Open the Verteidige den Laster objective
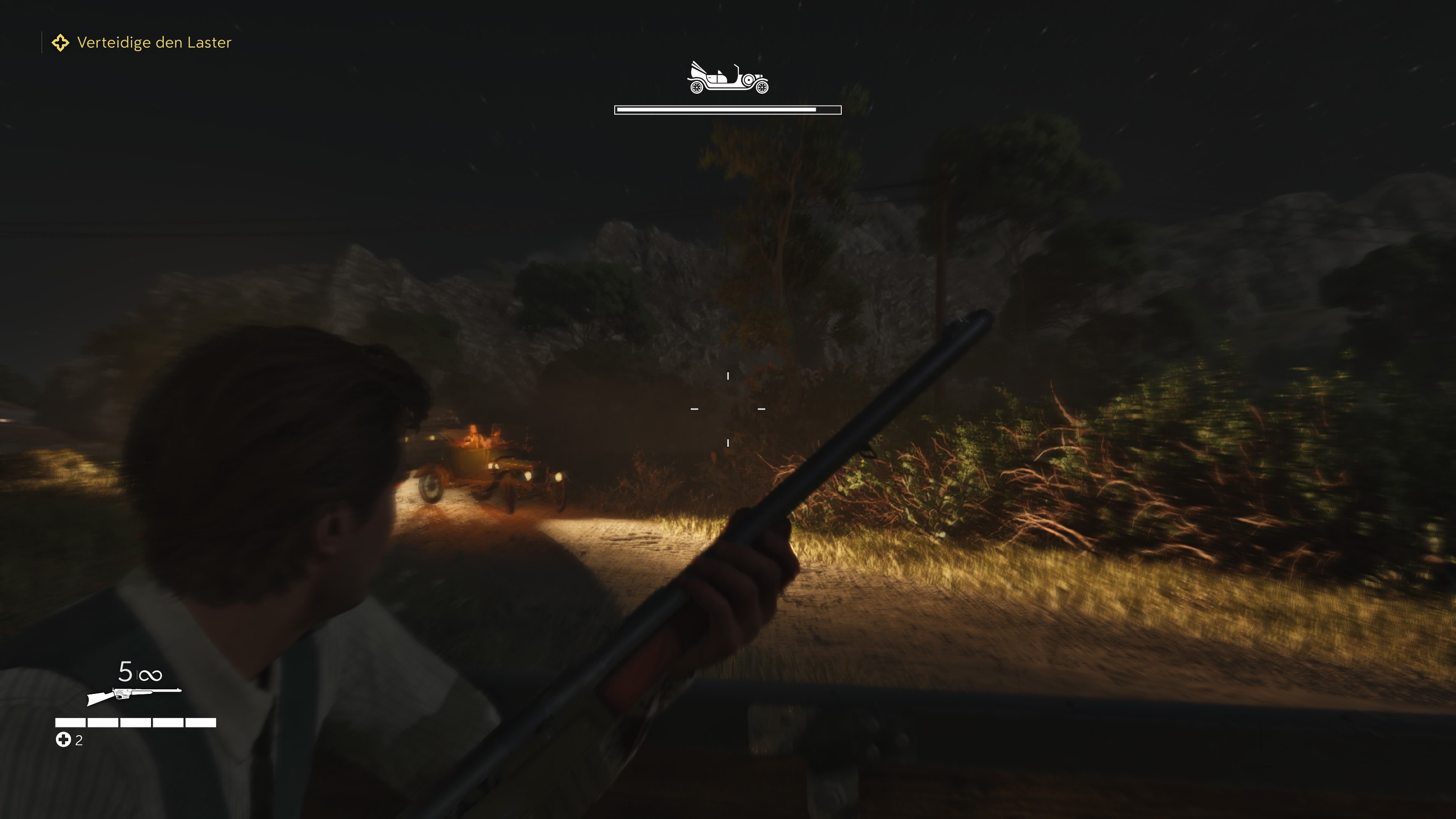1456x819 pixels. point(154,42)
